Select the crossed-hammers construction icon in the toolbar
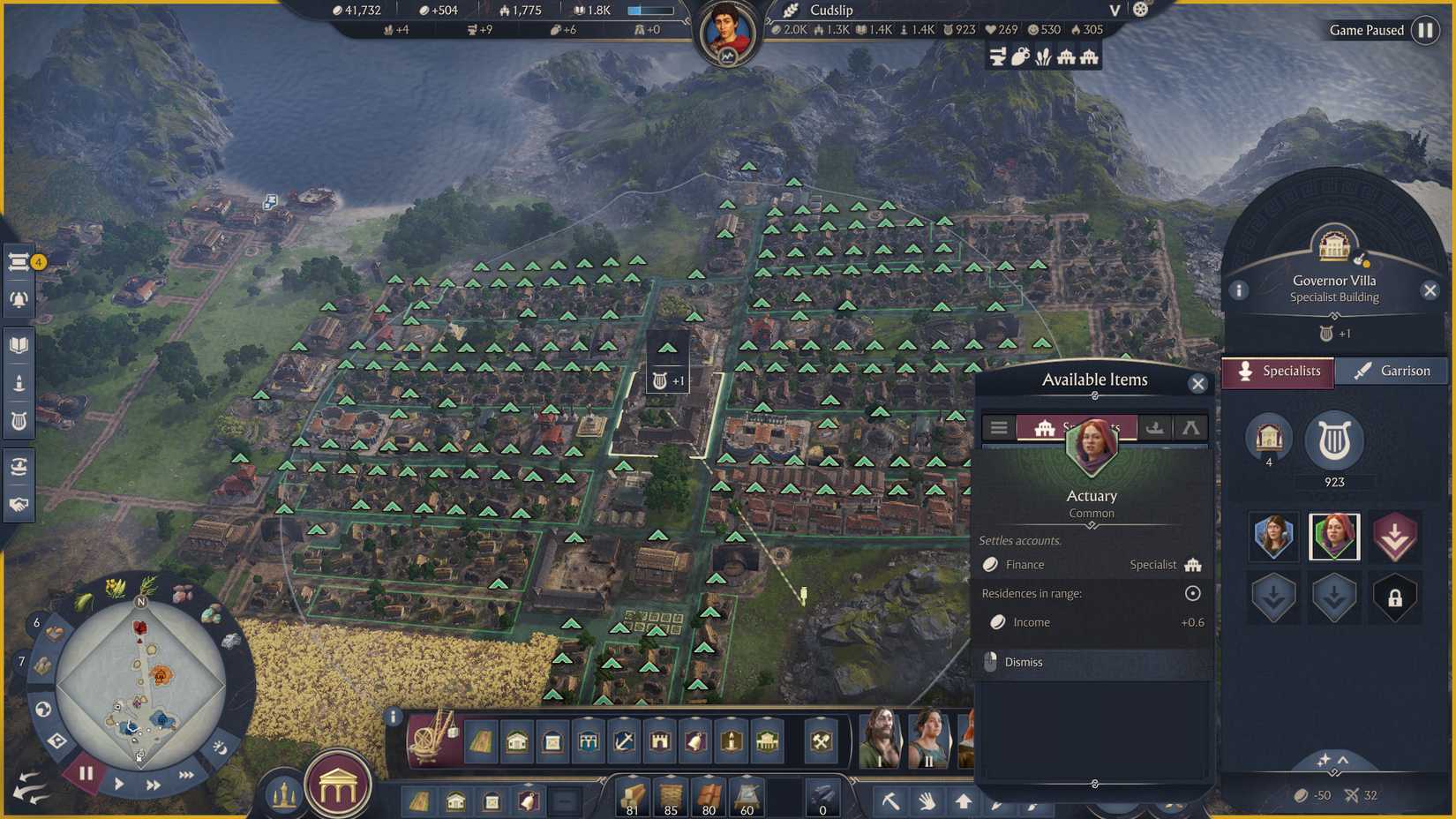Image resolution: width=1456 pixels, height=819 pixels. click(822, 741)
